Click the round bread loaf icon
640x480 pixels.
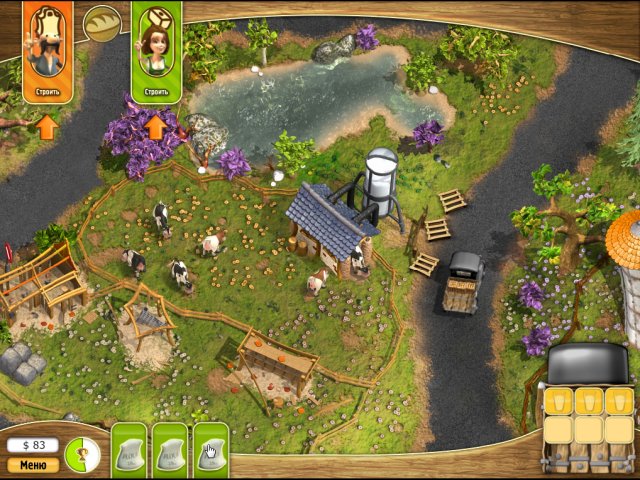click(101, 23)
